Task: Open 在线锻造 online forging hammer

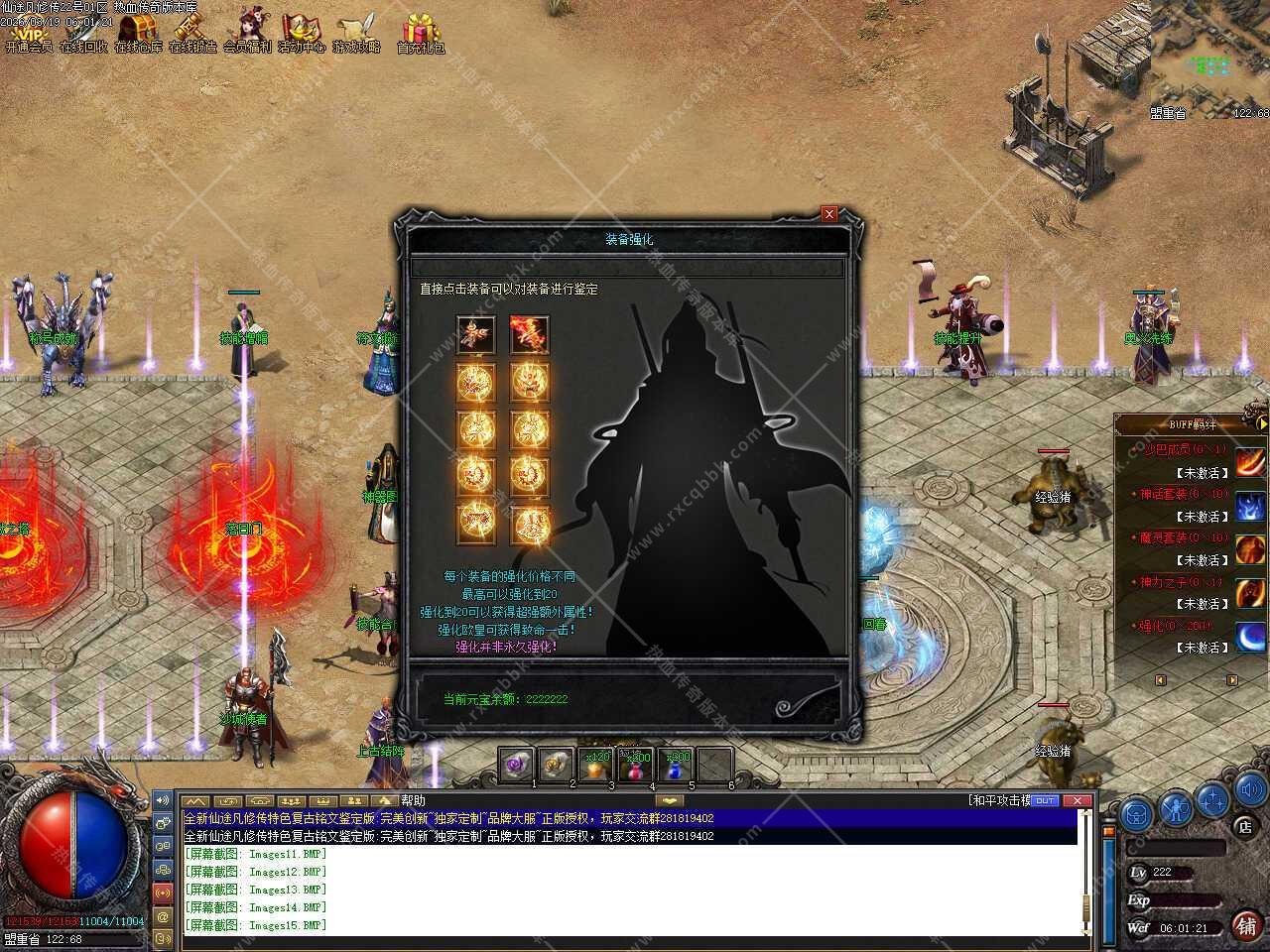Action: 192,33
